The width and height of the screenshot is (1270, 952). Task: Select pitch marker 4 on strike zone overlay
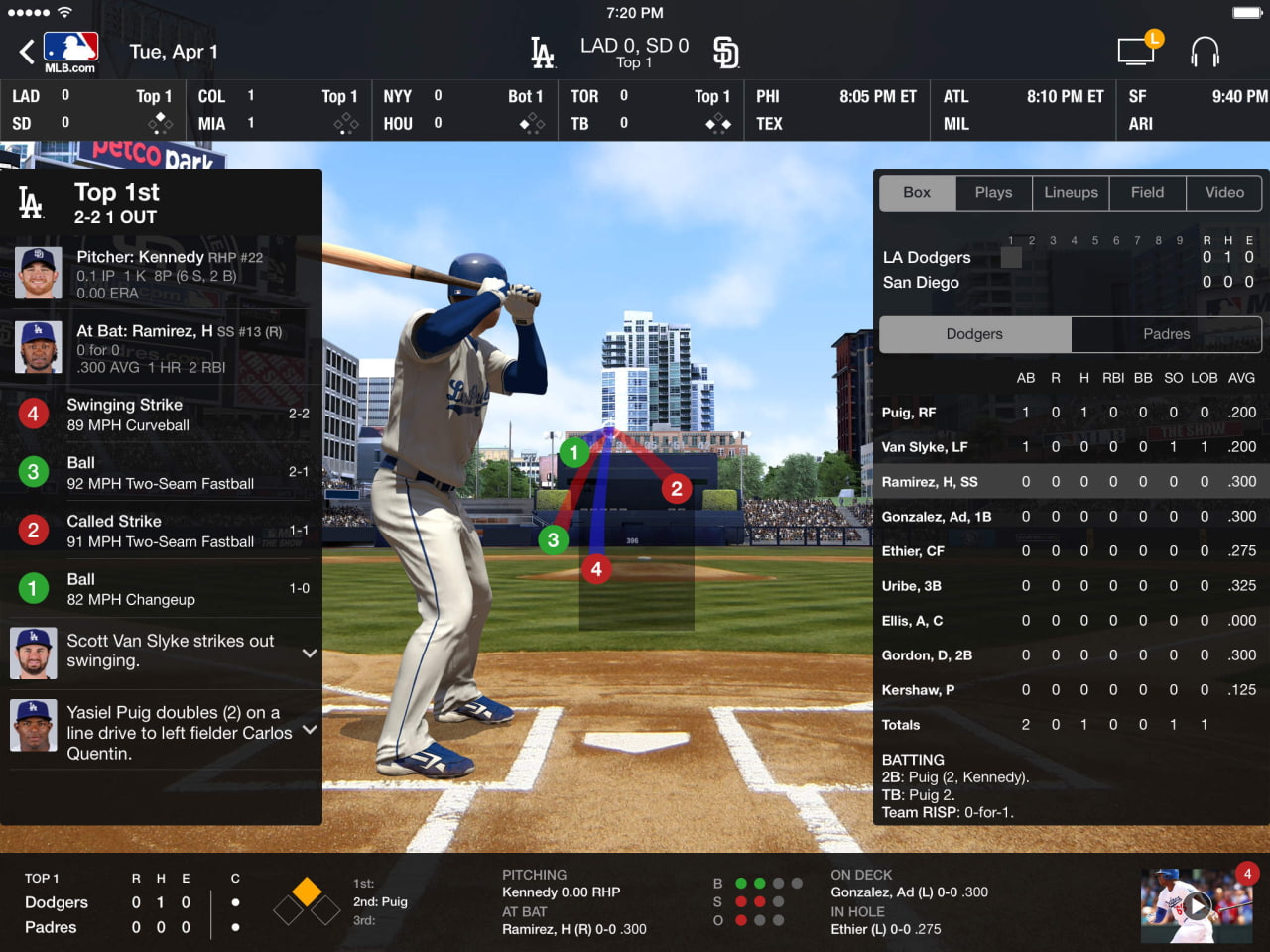click(x=596, y=569)
